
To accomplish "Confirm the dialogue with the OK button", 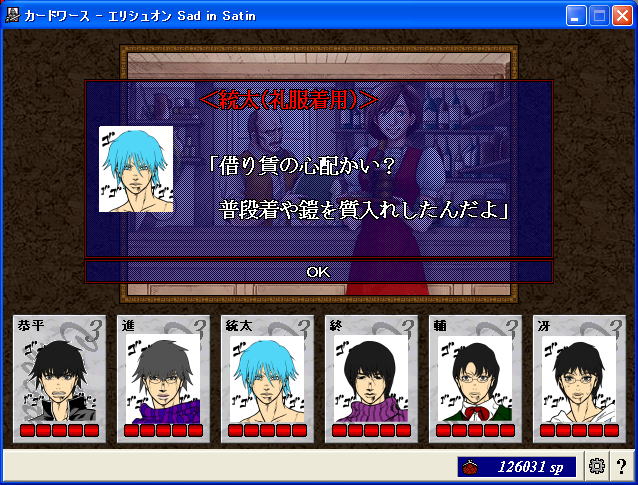I will pos(318,271).
